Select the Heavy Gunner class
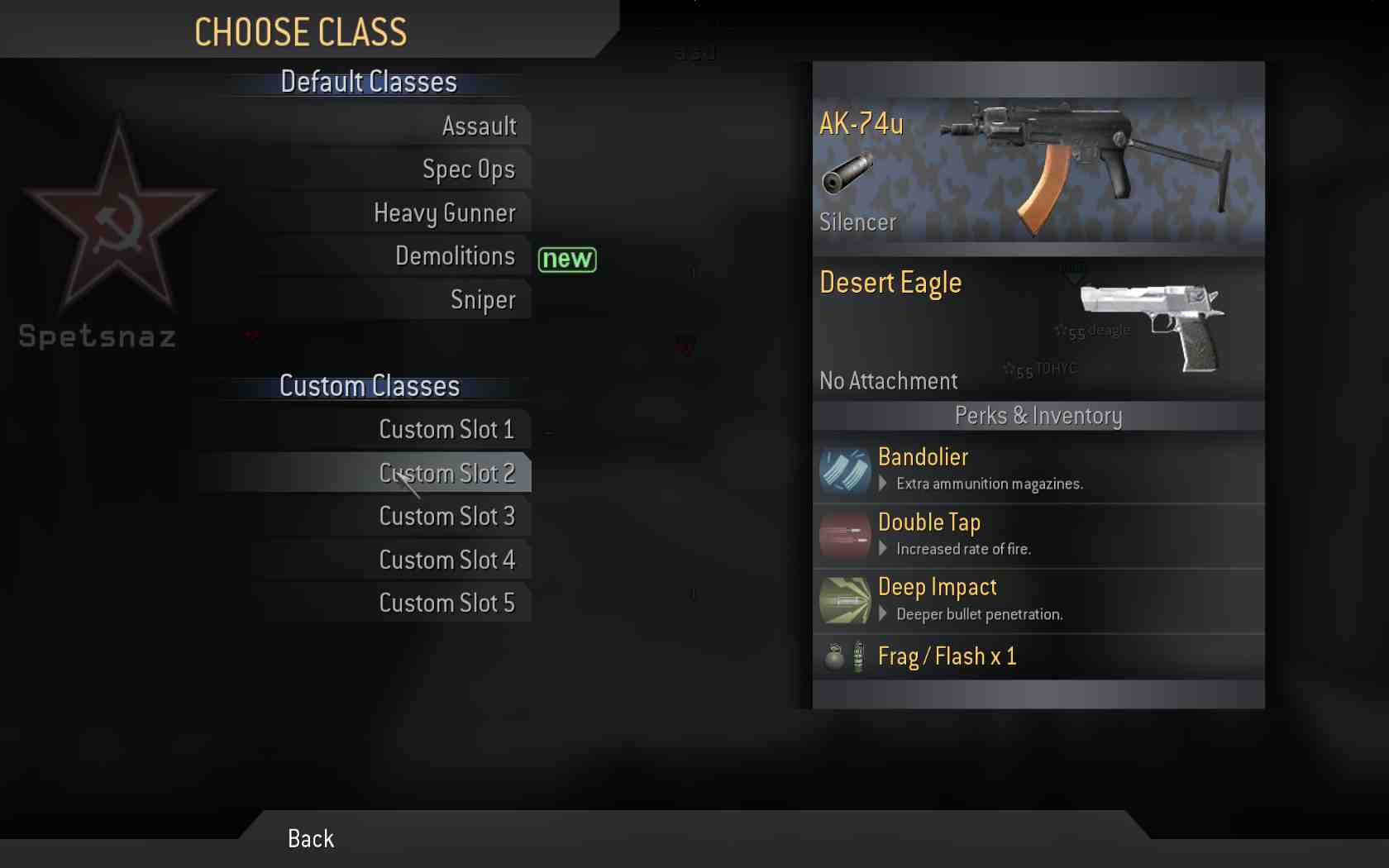This screenshot has width=1389, height=868. 445,212
